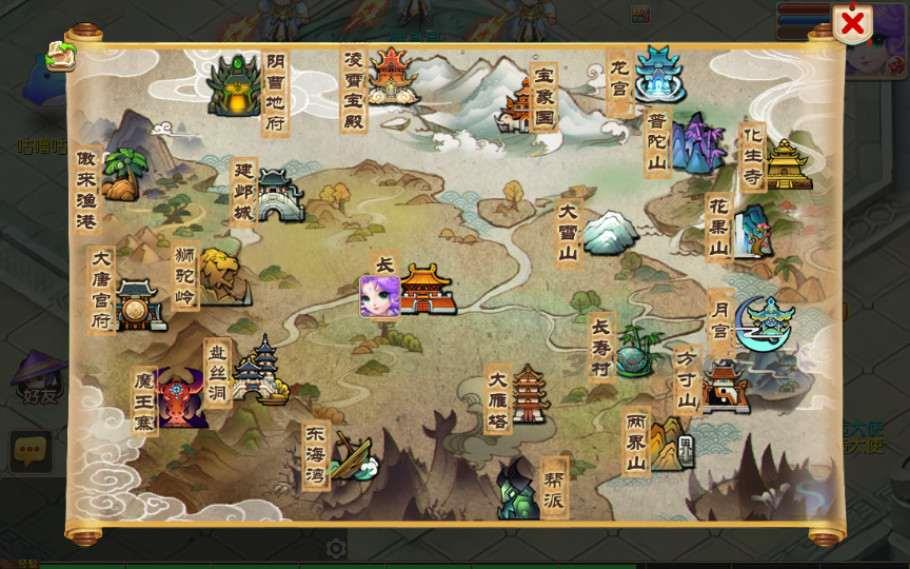Select 普陀山 mountain location
The height and width of the screenshot is (569, 910).
coord(697,142)
